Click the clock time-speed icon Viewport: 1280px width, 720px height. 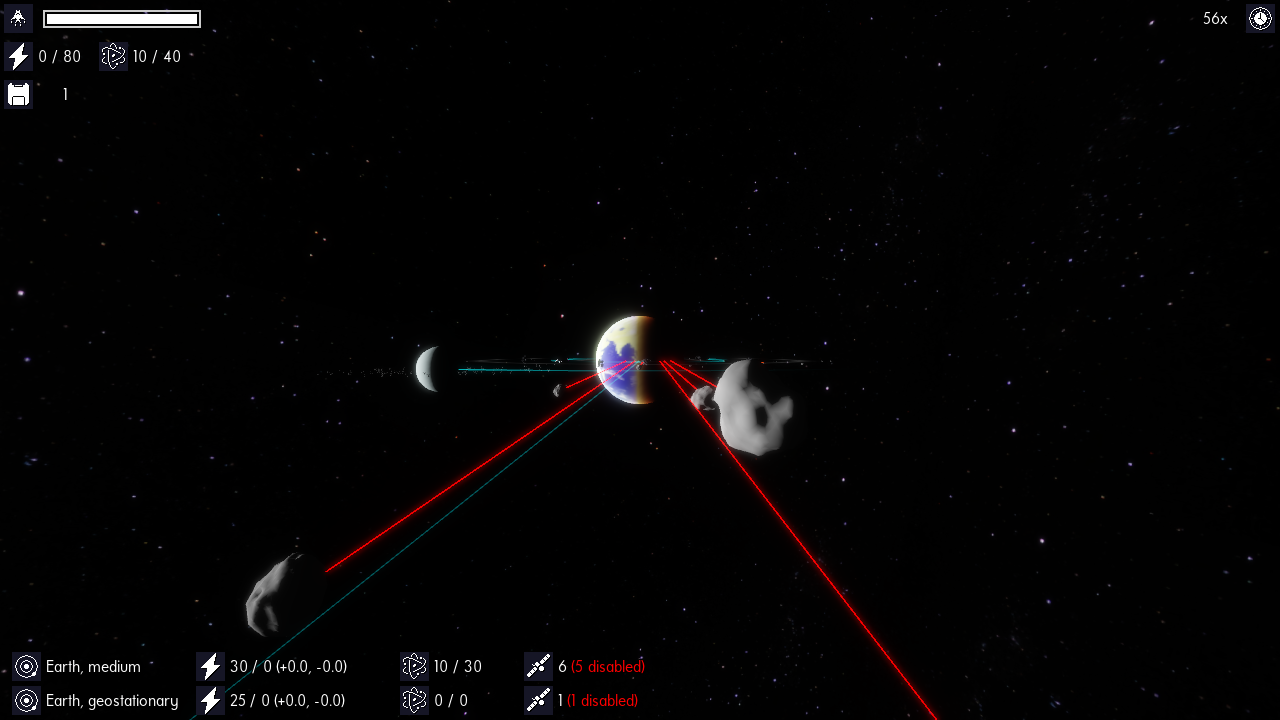pyautogui.click(x=1259, y=19)
